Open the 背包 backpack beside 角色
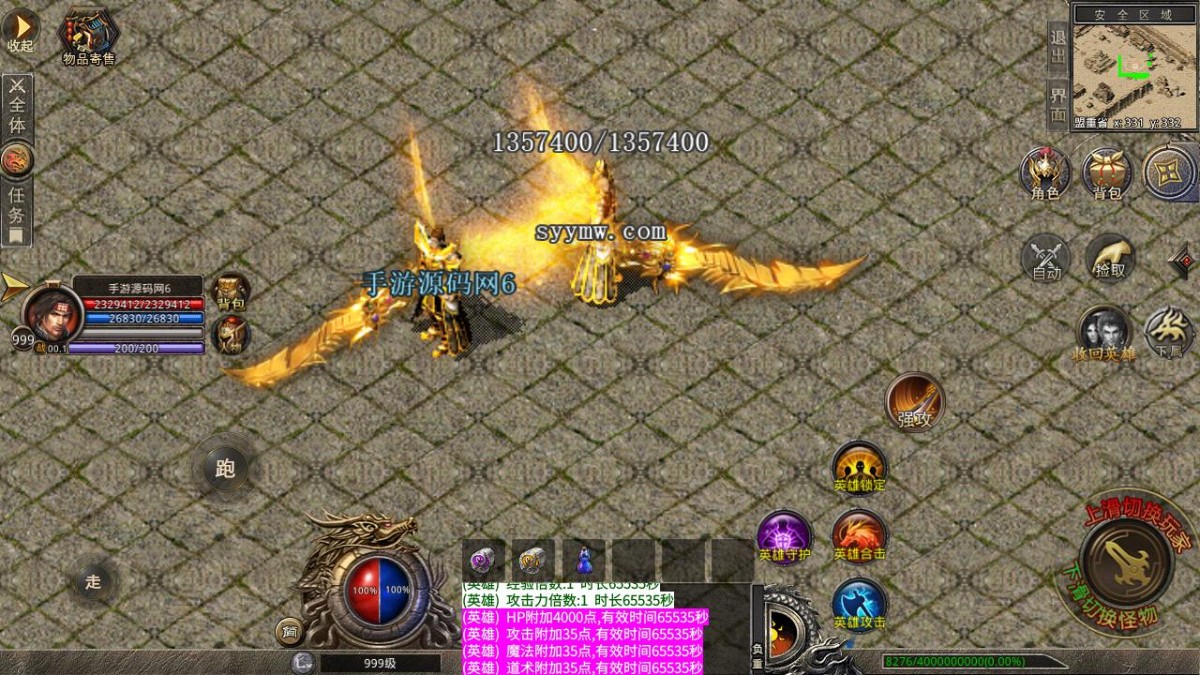Screen dimensions: 1200x675 point(1107,173)
